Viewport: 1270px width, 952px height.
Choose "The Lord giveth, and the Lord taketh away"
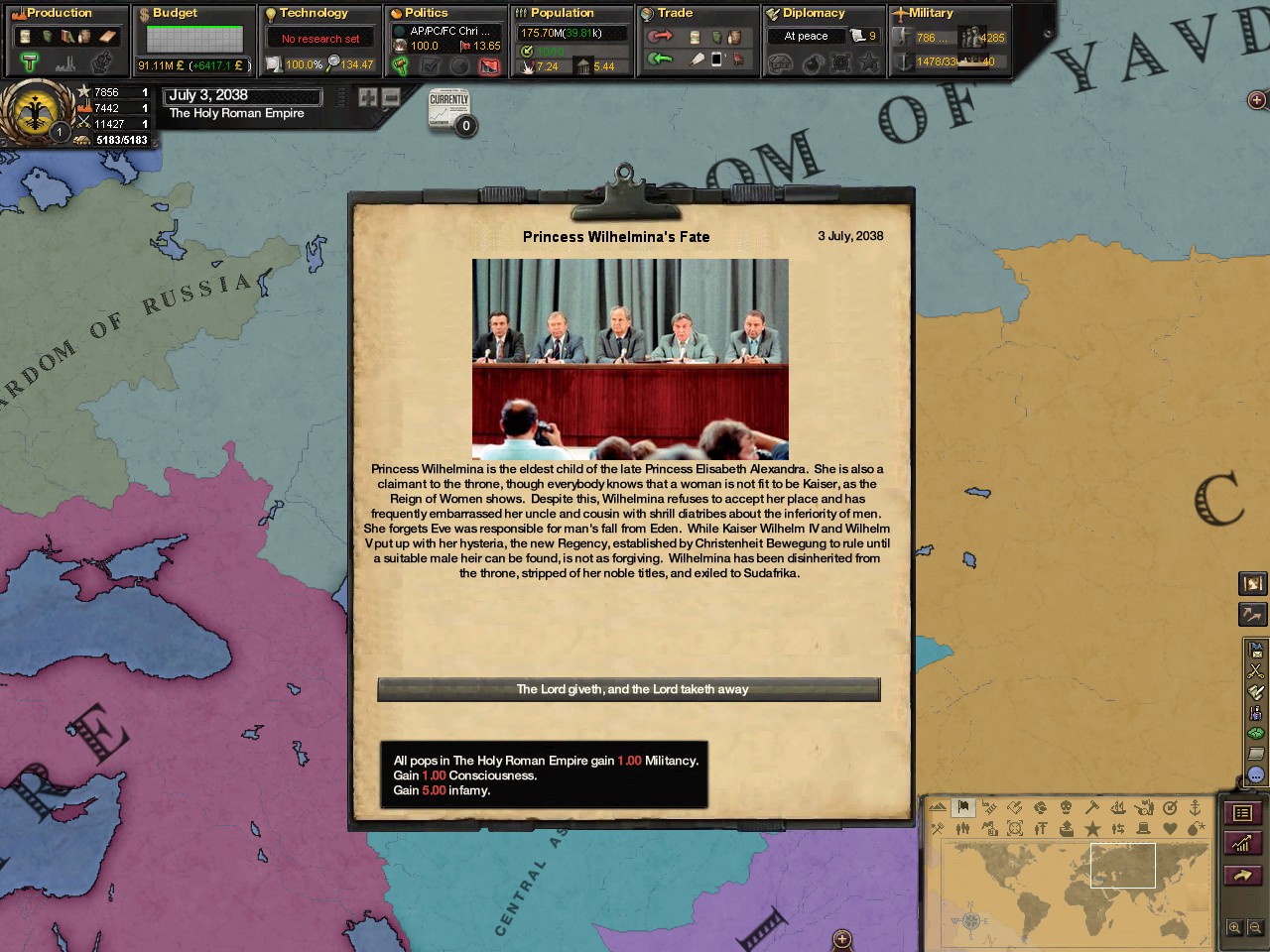(628, 689)
